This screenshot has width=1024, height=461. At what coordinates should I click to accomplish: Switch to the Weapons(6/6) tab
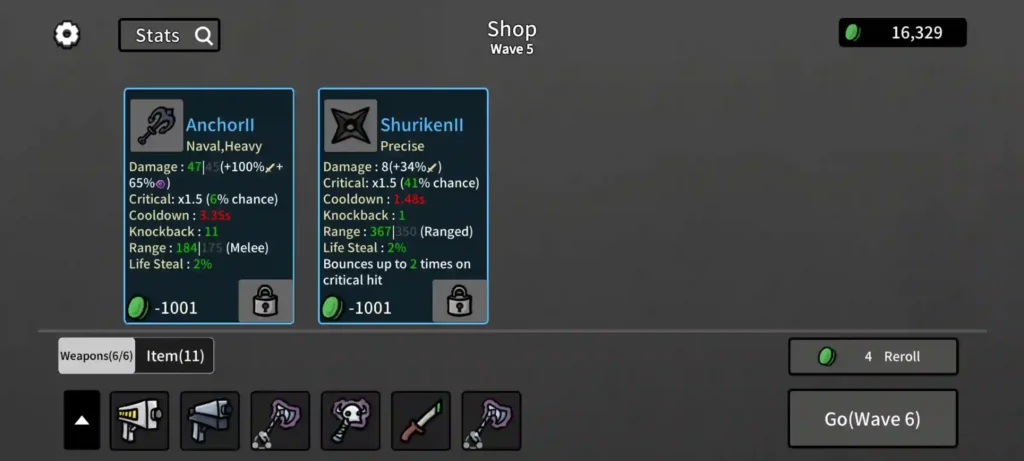tap(96, 356)
